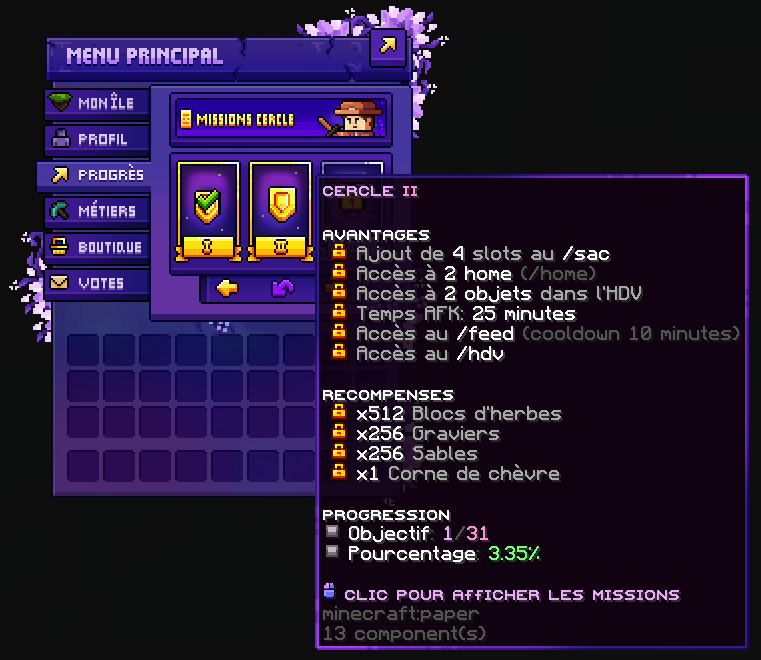
Task: Select the Progrès tab
Action: coord(97,175)
